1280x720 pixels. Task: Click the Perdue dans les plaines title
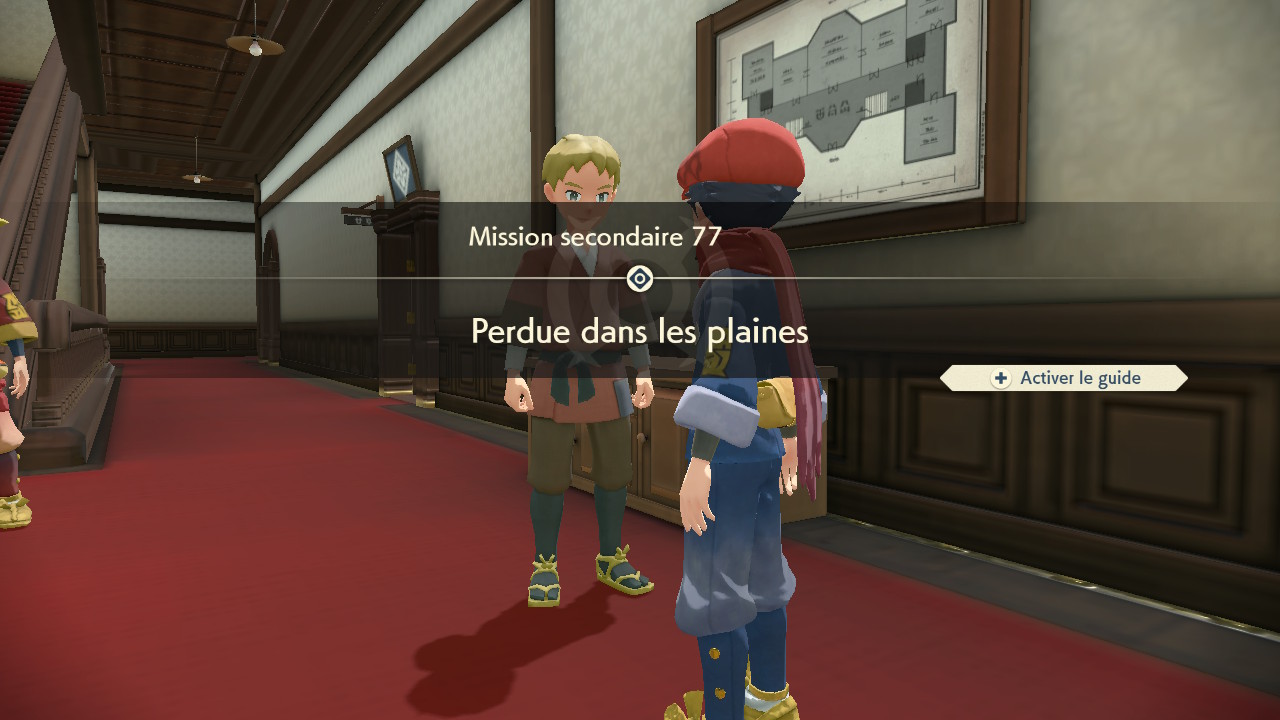point(638,332)
